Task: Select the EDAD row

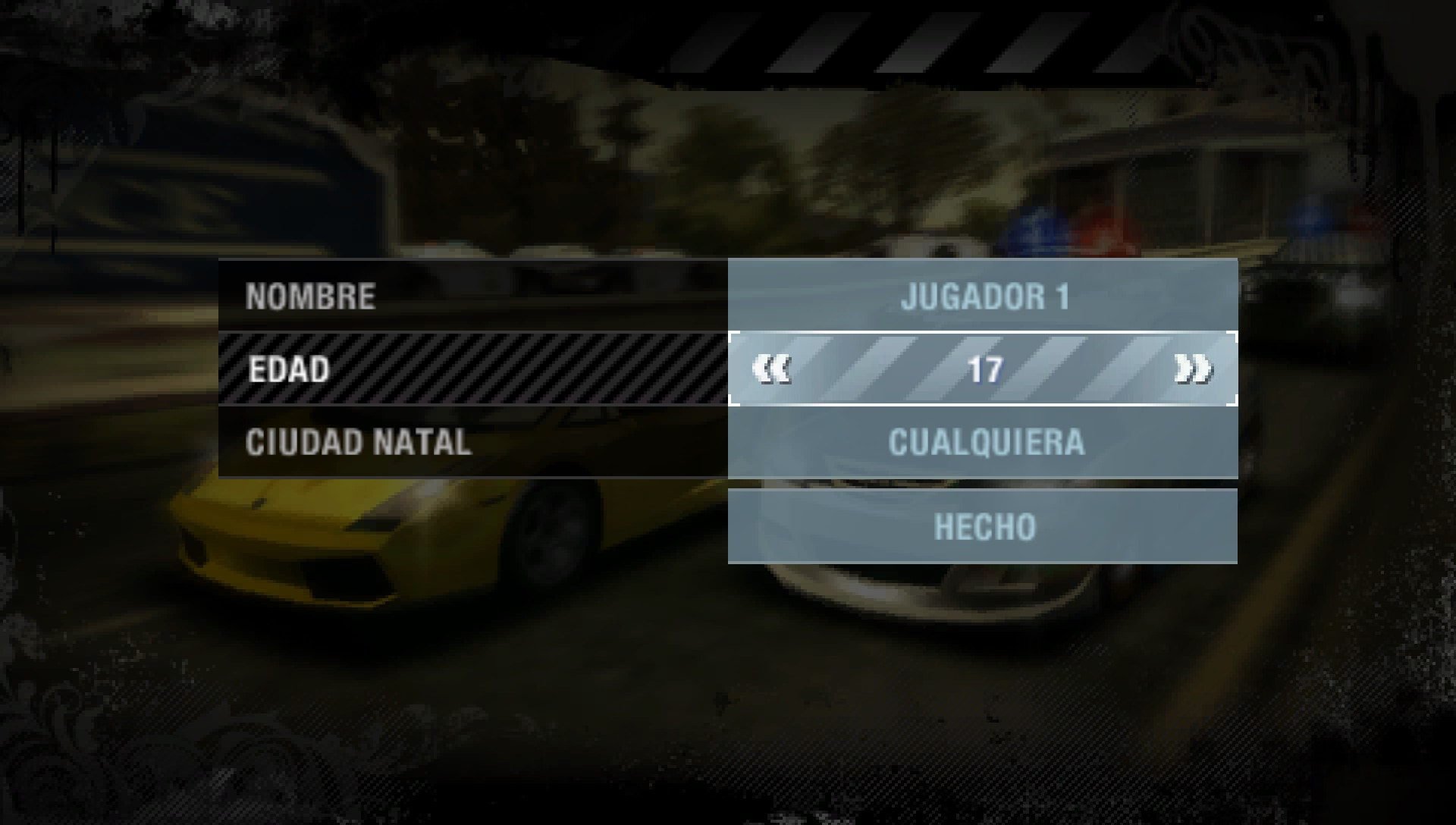Action: pos(288,371)
